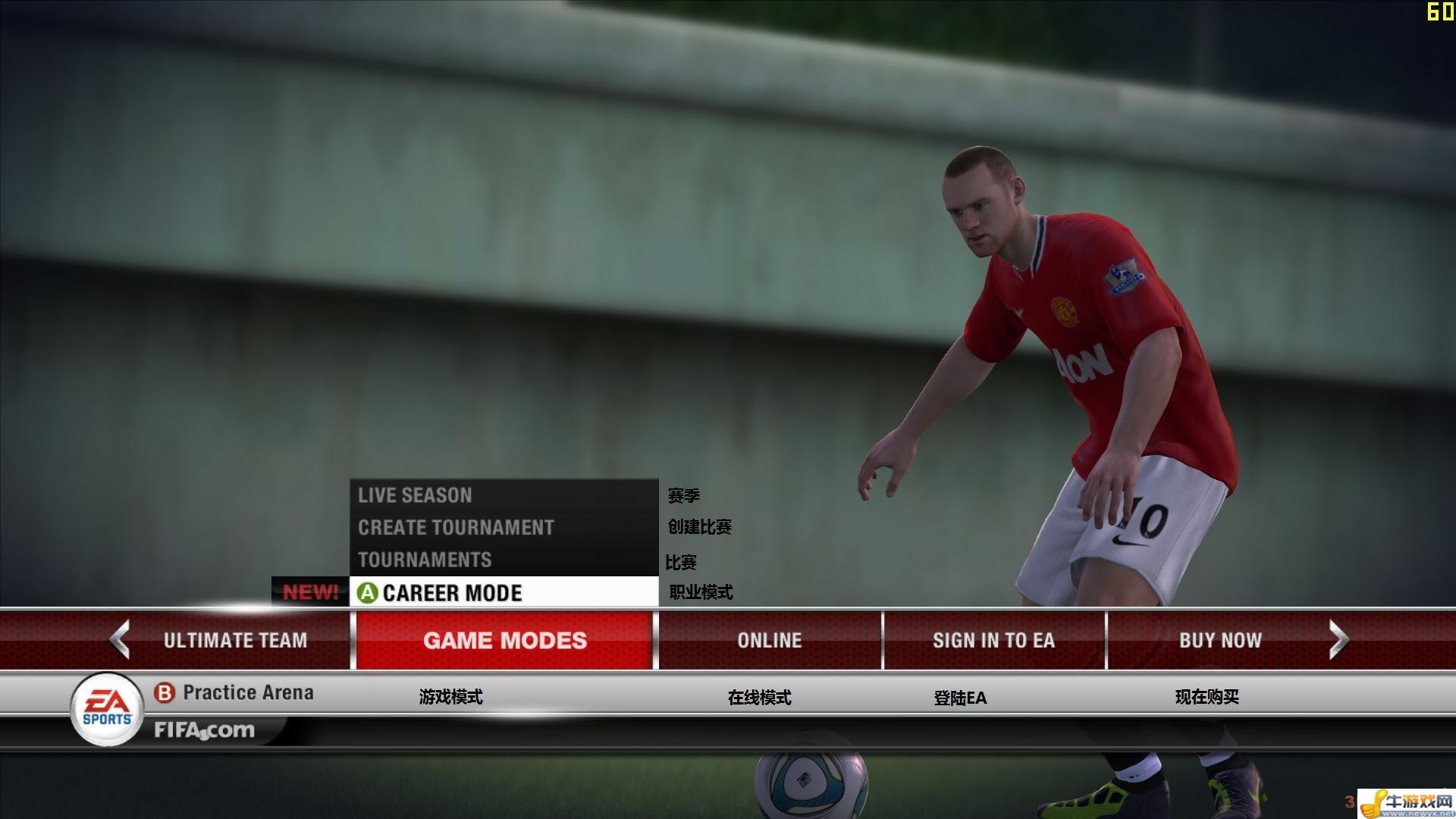
Task: Click the EA Sports logo
Action: (107, 710)
